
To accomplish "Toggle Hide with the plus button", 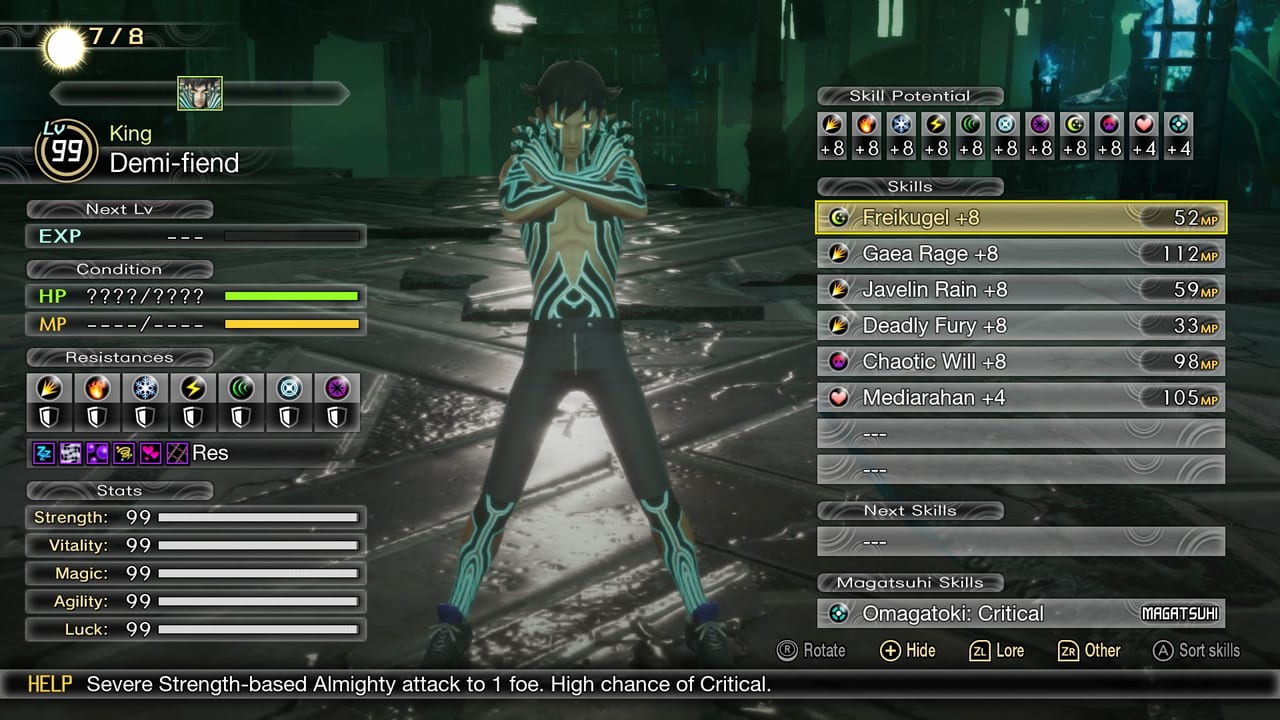I will tap(907, 650).
